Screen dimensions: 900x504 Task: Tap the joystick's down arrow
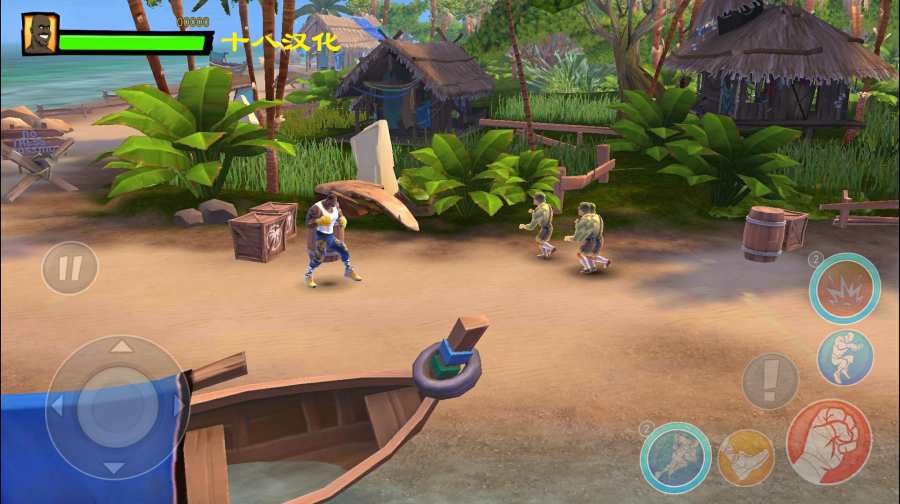pyautogui.click(x=116, y=467)
